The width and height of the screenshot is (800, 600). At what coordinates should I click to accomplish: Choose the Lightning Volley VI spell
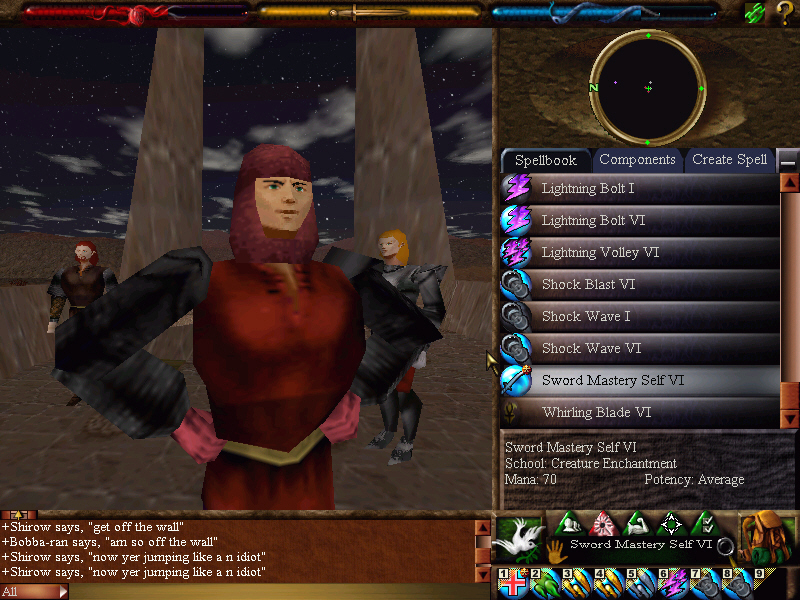600,252
